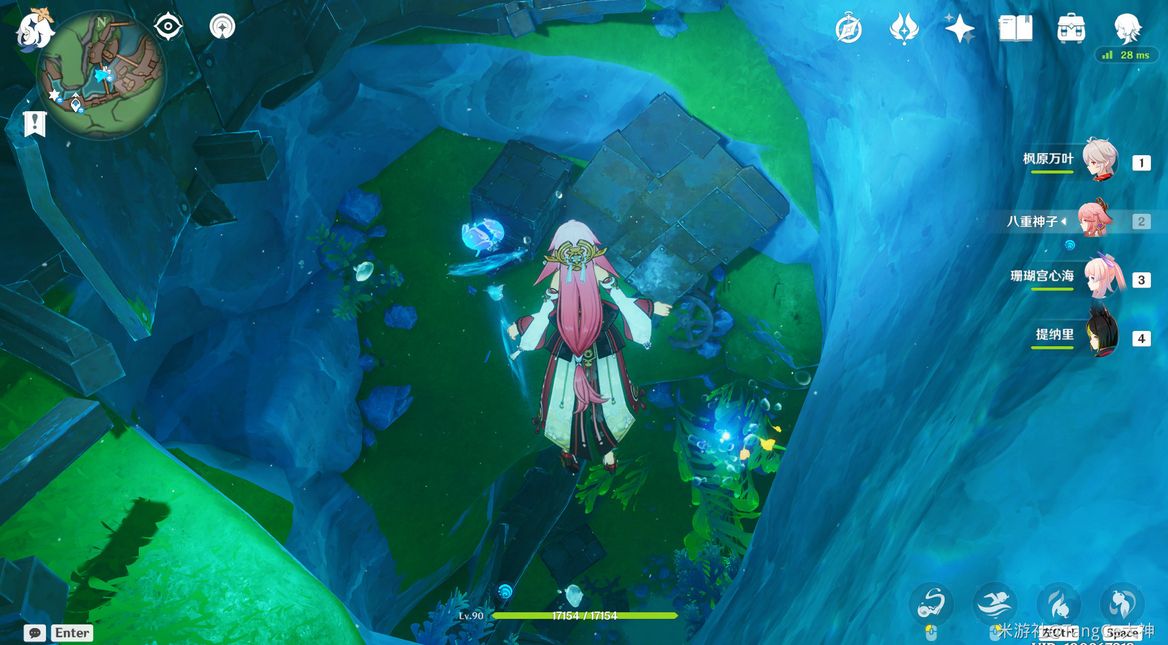Switch to party member 珊瑚宫心海
Screen dimensions: 1168x645
click(x=1100, y=278)
